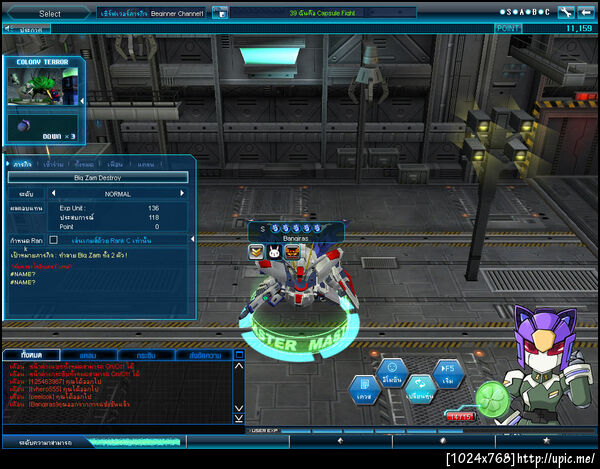Toggle the Rank restriction checkbox
This screenshot has width=600, height=469.
click(54, 240)
